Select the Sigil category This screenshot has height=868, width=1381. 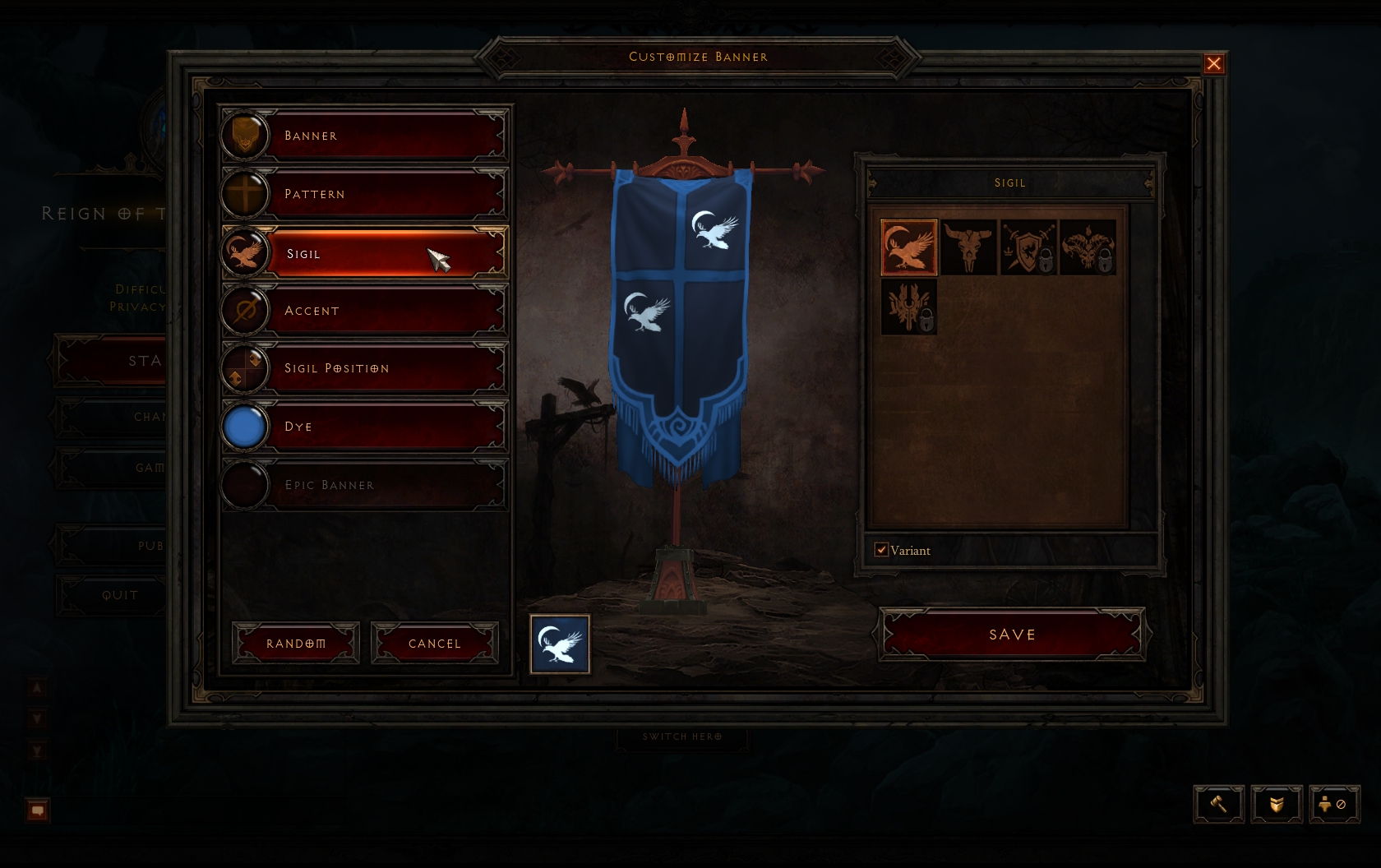[363, 253]
